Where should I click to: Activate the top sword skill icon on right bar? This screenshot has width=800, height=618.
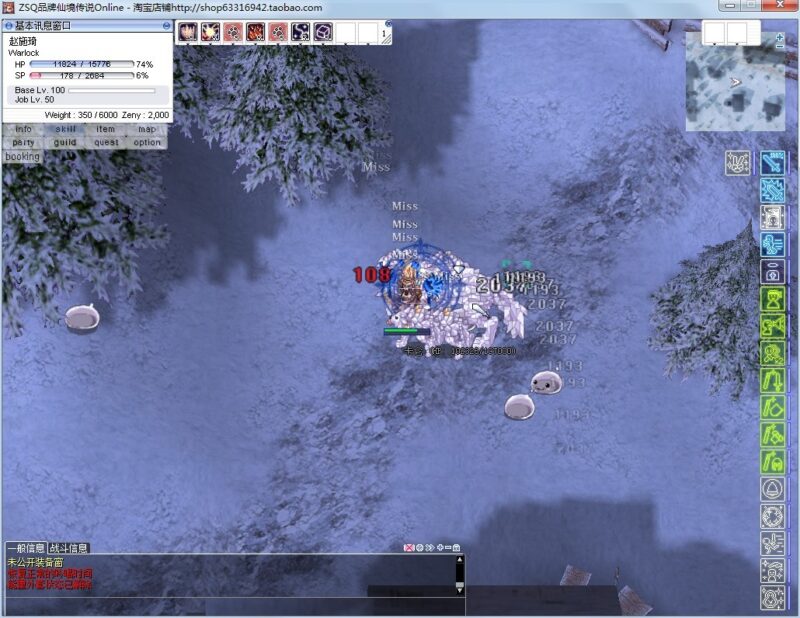(771, 162)
